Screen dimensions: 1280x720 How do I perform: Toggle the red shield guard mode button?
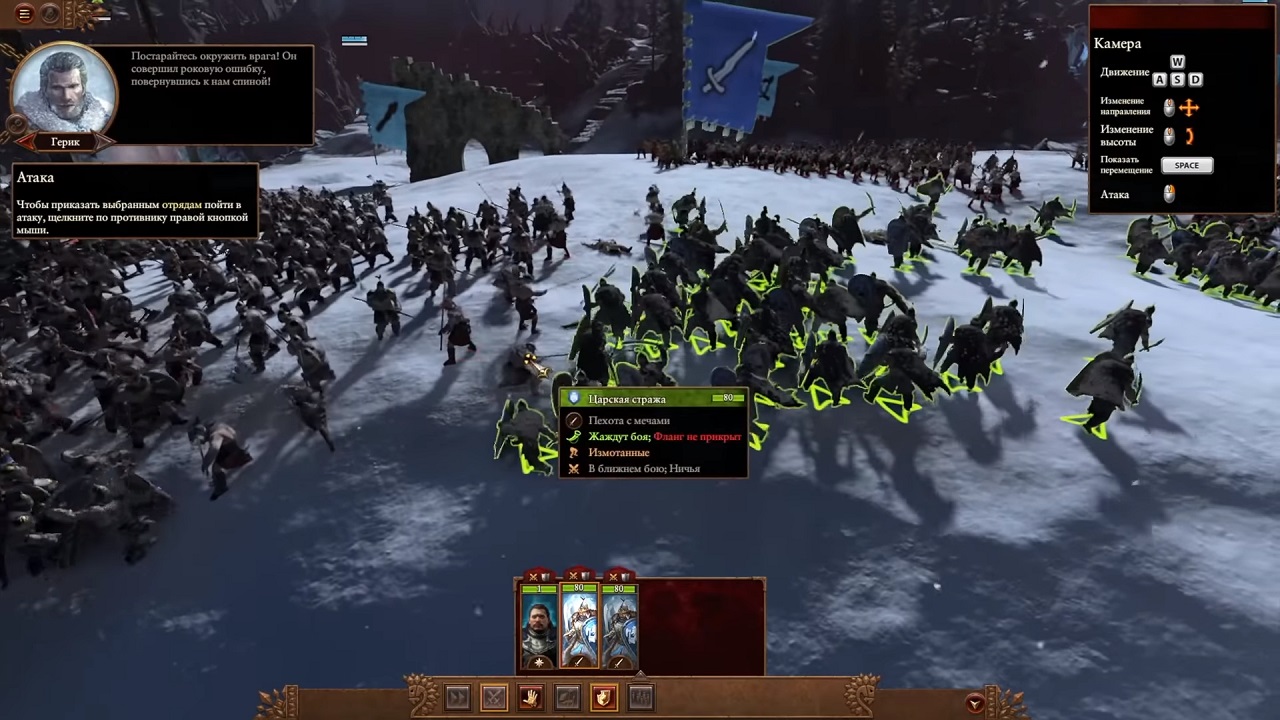tap(604, 697)
